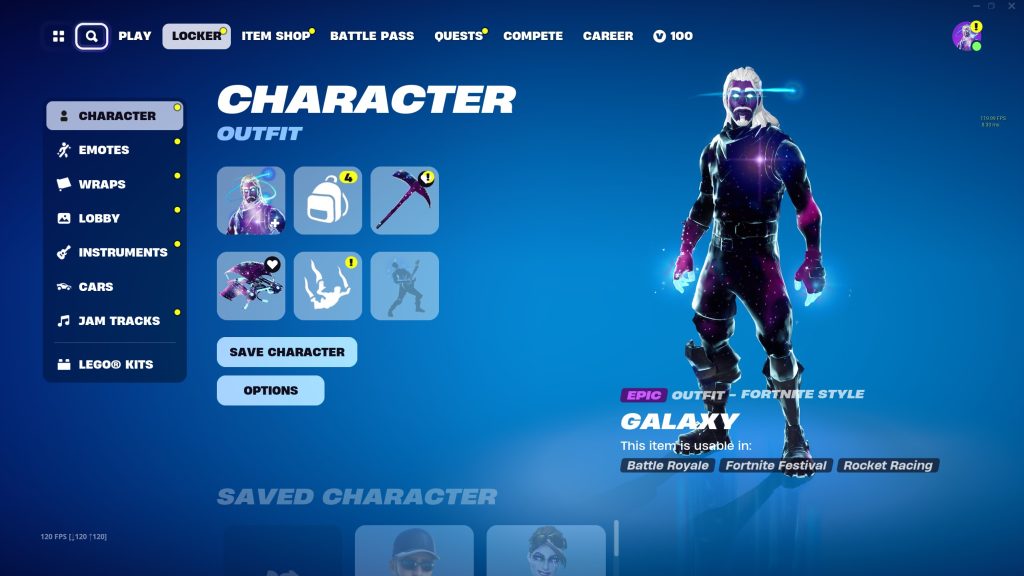Open the player profile avatar

(x=966, y=36)
